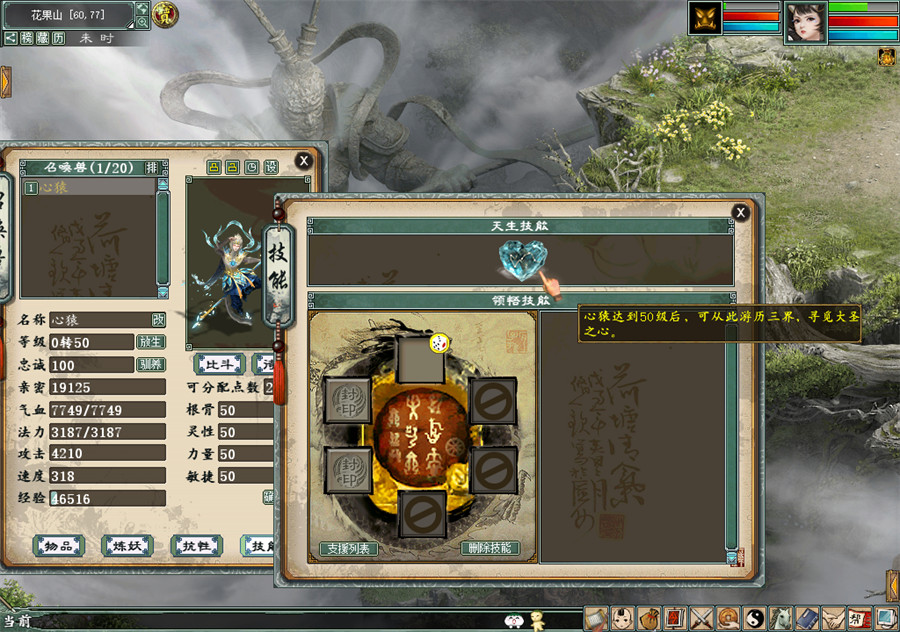The image size is (900, 632).
Task: Open the horse mount icon in the toolbar
Action: [780, 619]
